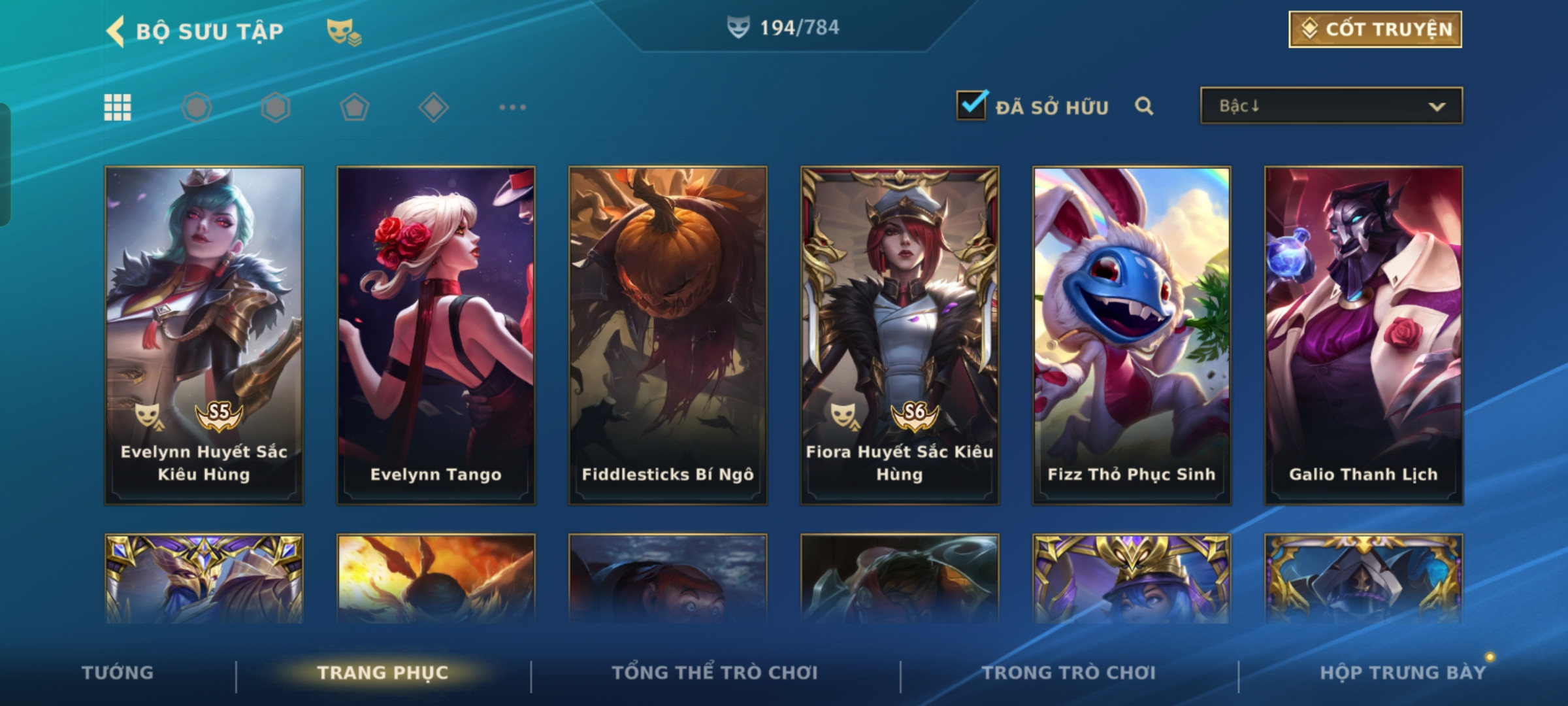Open the Trong Trò Chơi tab
The width and height of the screenshot is (1568, 706).
tap(1069, 673)
